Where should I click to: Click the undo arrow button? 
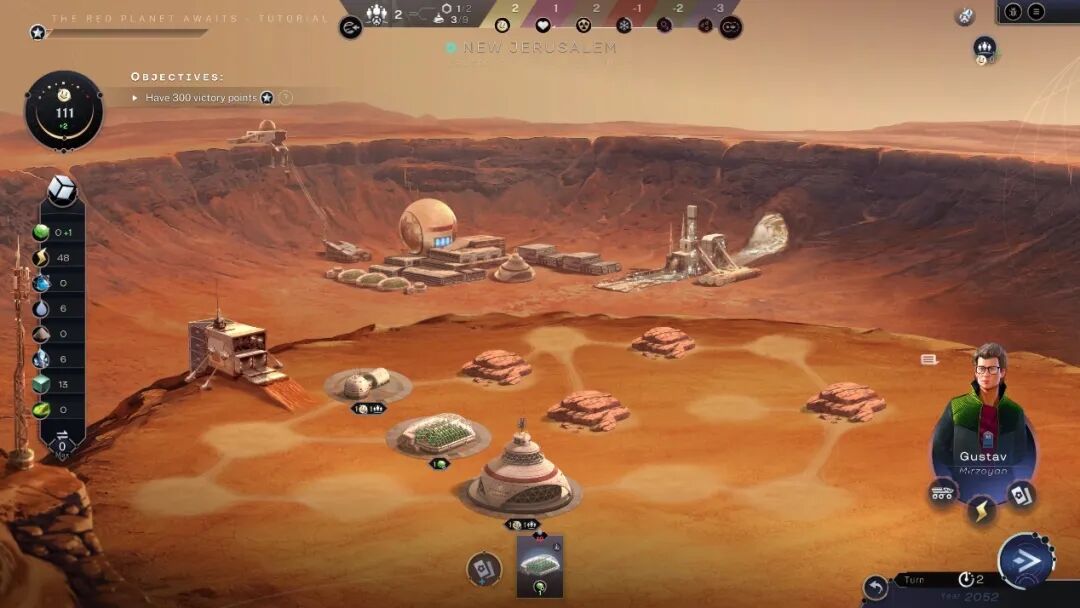(876, 587)
